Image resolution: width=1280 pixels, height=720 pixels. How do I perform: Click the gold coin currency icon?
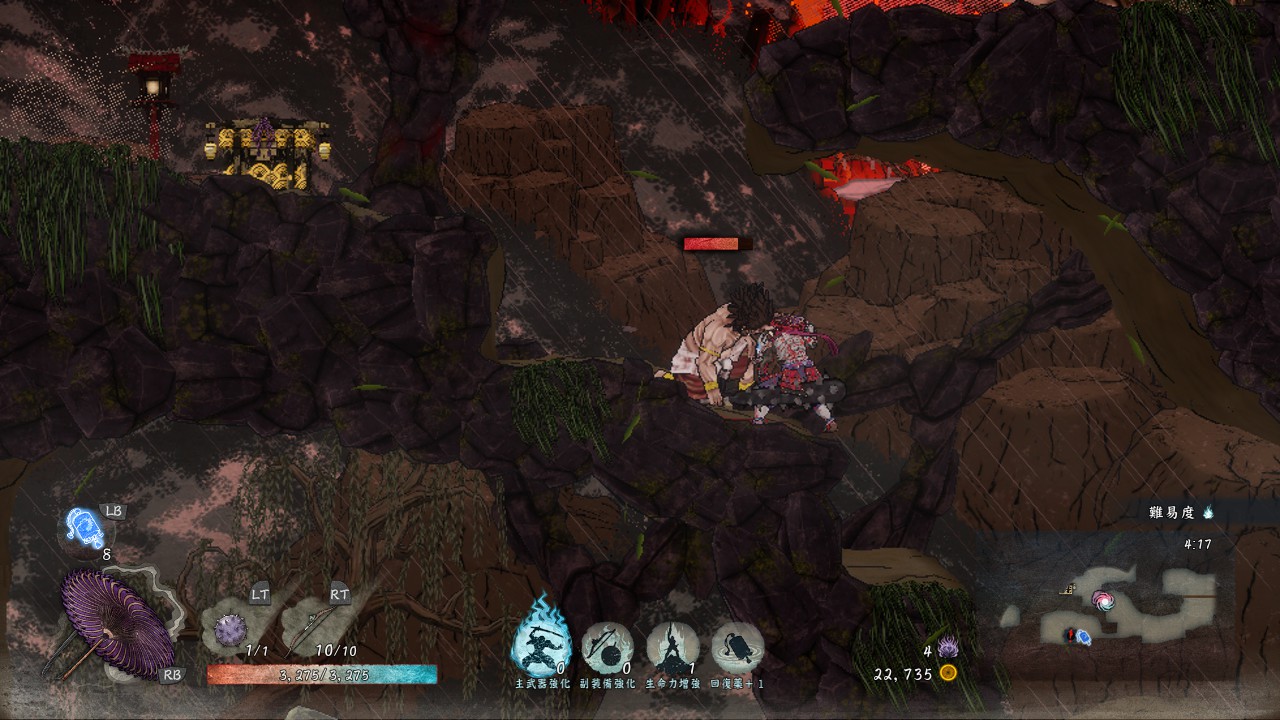[x=948, y=673]
